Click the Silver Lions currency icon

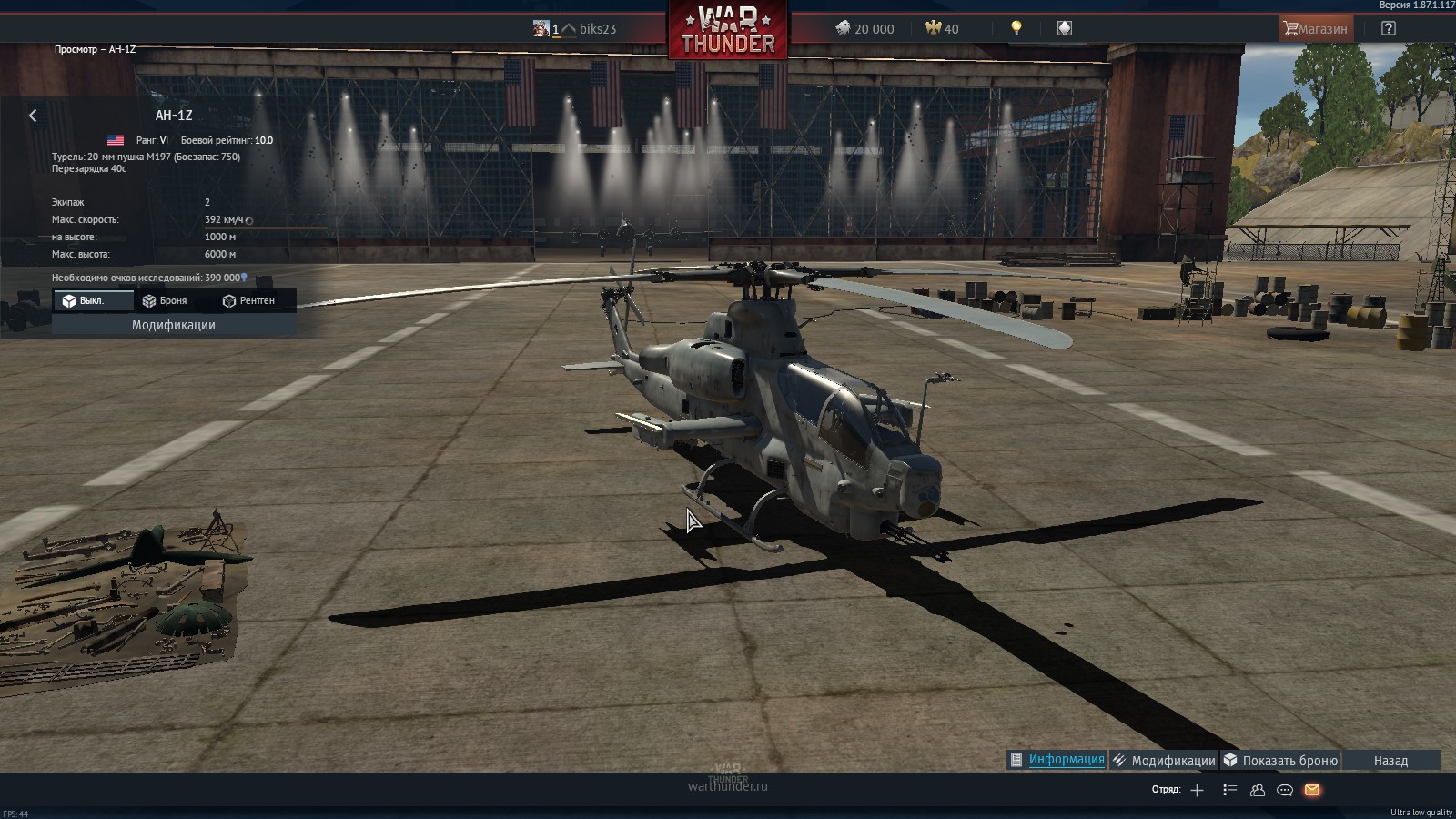tap(844, 28)
